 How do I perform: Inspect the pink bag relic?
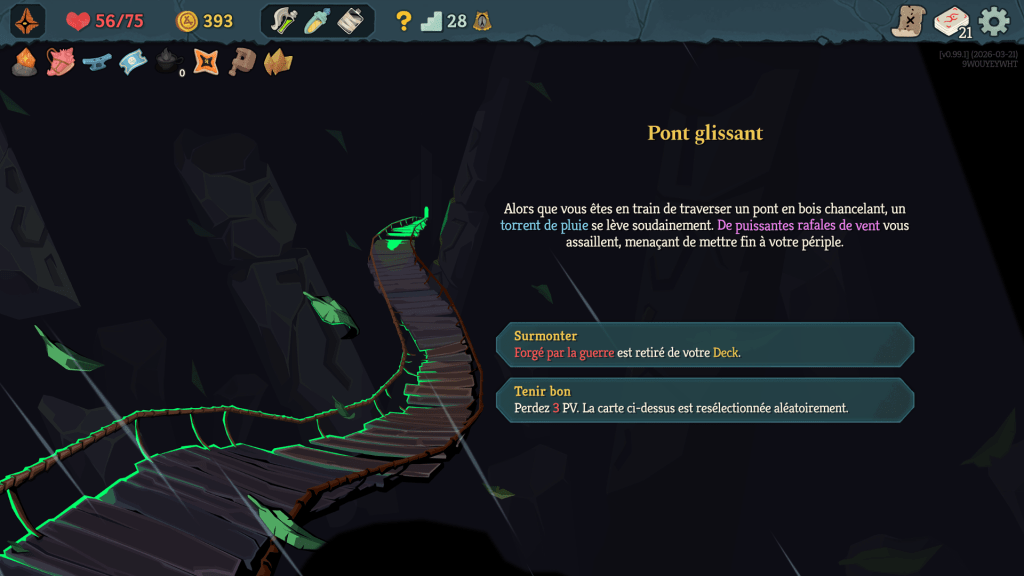[x=60, y=63]
